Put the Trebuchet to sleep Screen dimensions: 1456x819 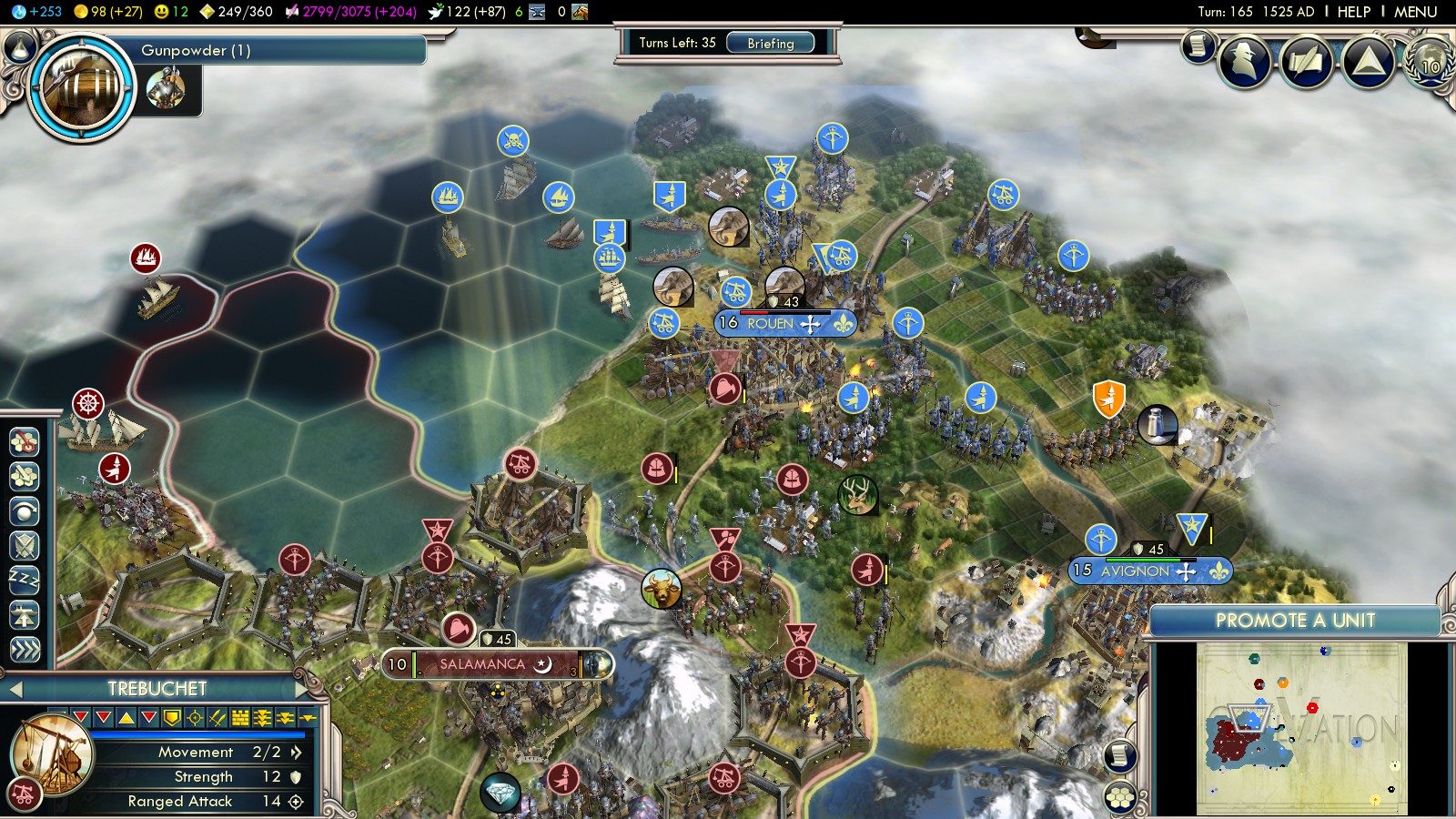tap(25, 580)
